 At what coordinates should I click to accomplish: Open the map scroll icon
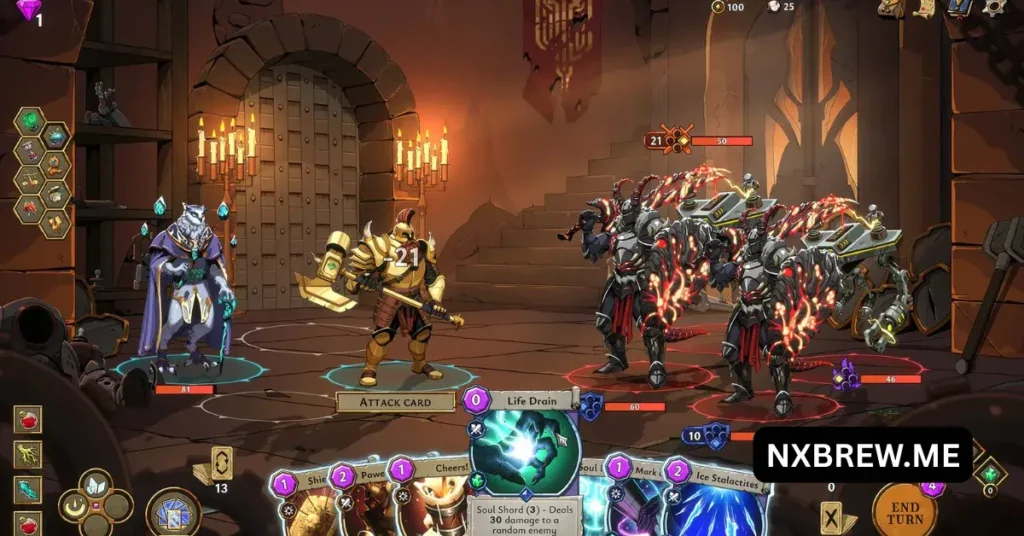924,8
